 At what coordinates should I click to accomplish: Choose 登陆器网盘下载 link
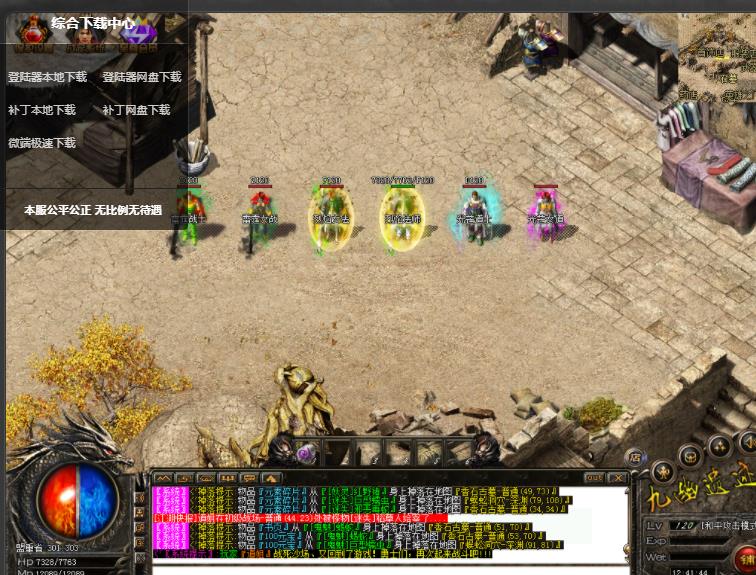click(142, 77)
